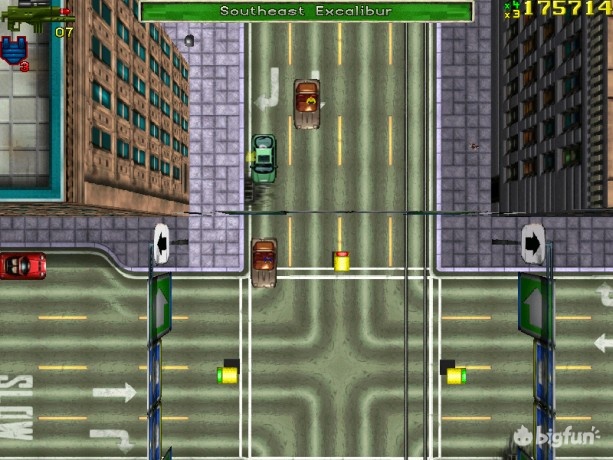Select the rocket launcher weapon icon
Viewport: 613px width, 460px height.
click(x=25, y=17)
